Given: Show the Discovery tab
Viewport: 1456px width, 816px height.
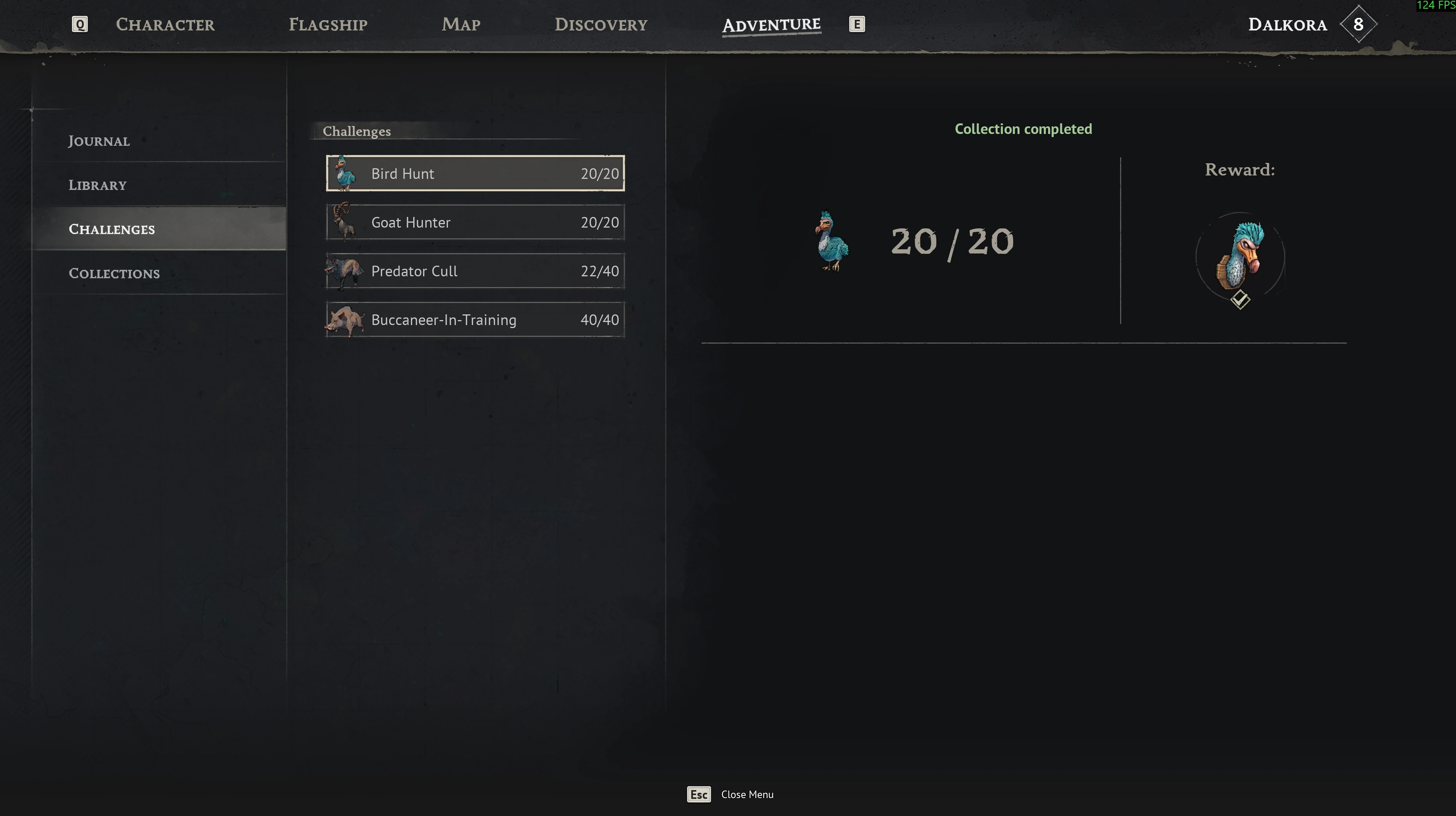Looking at the screenshot, I should (601, 24).
